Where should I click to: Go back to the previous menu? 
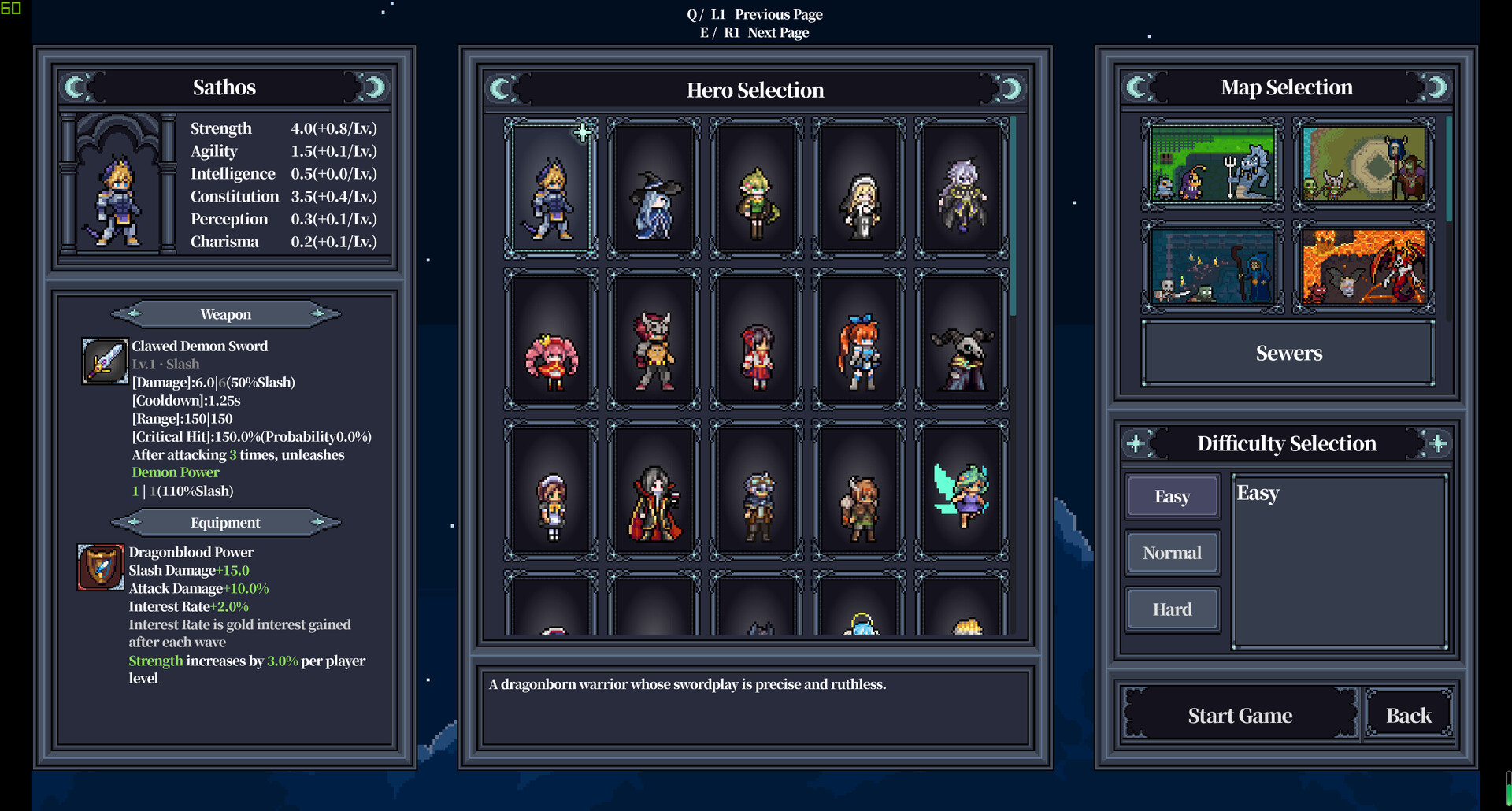click(1408, 715)
